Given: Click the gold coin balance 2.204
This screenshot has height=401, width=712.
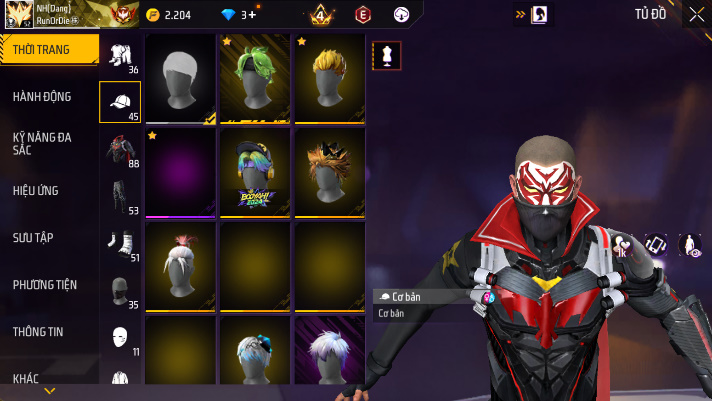Looking at the screenshot, I should (x=171, y=15).
